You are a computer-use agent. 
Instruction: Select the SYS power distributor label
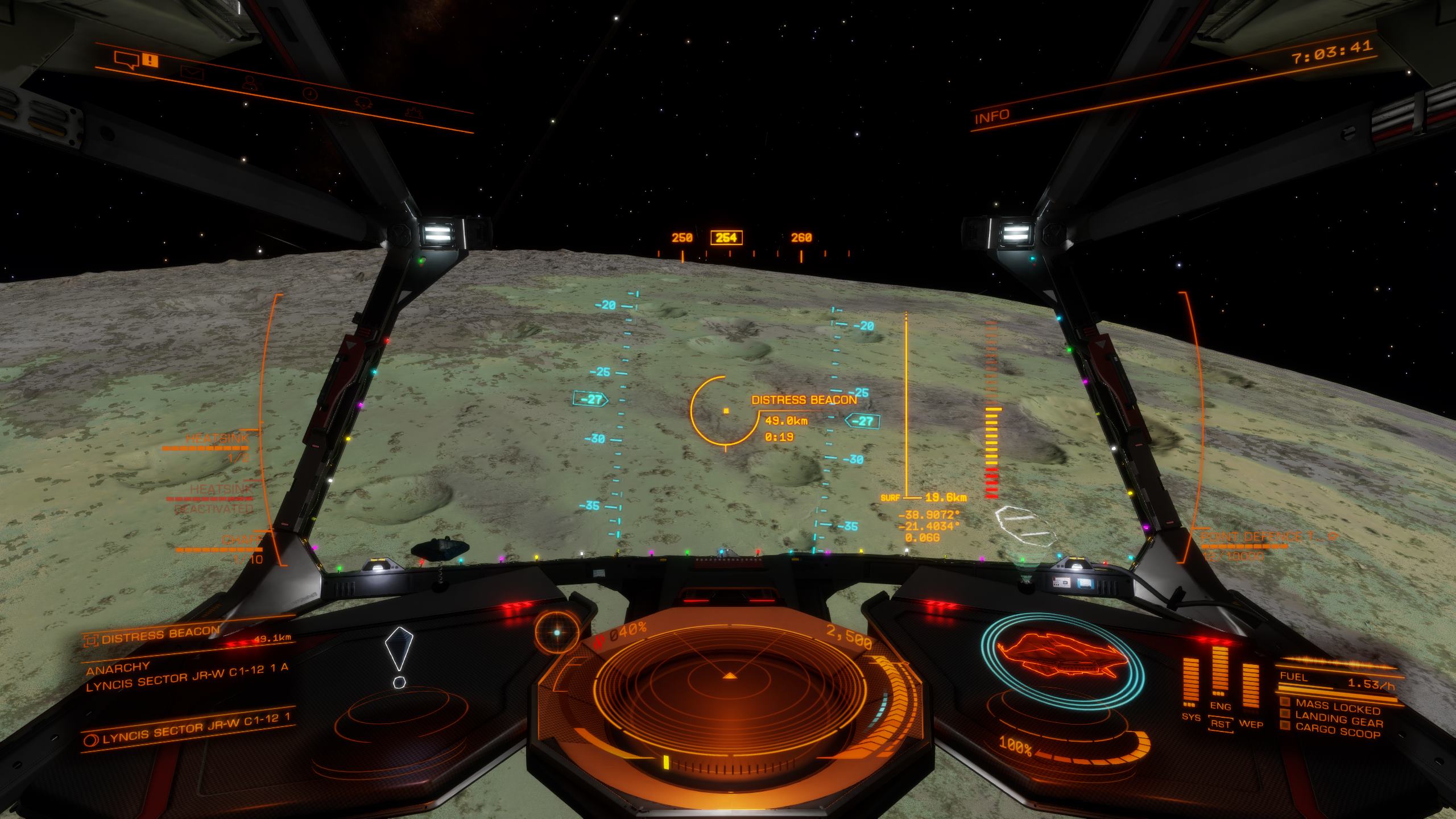click(1191, 717)
